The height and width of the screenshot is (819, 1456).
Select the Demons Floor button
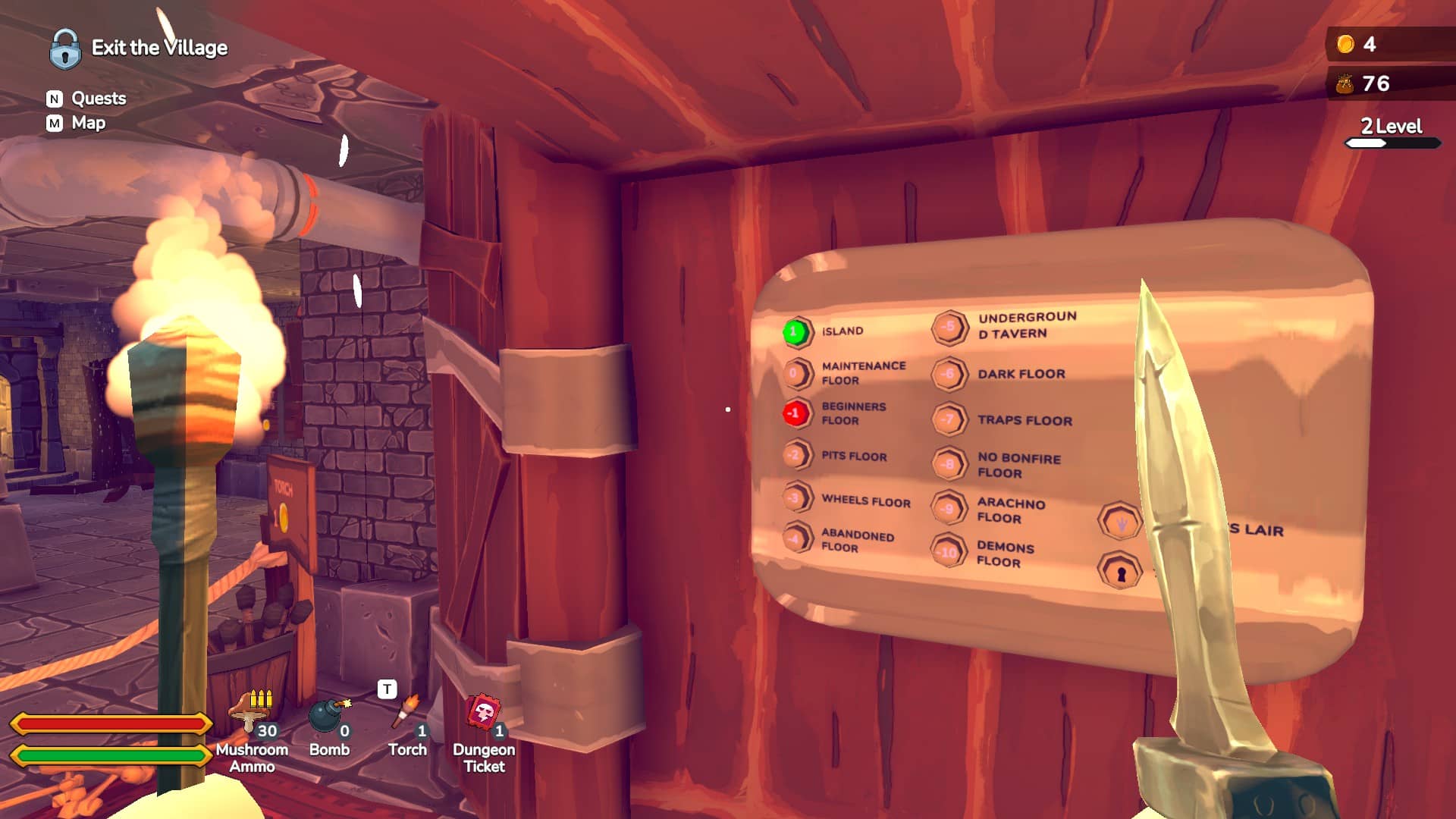tap(948, 552)
